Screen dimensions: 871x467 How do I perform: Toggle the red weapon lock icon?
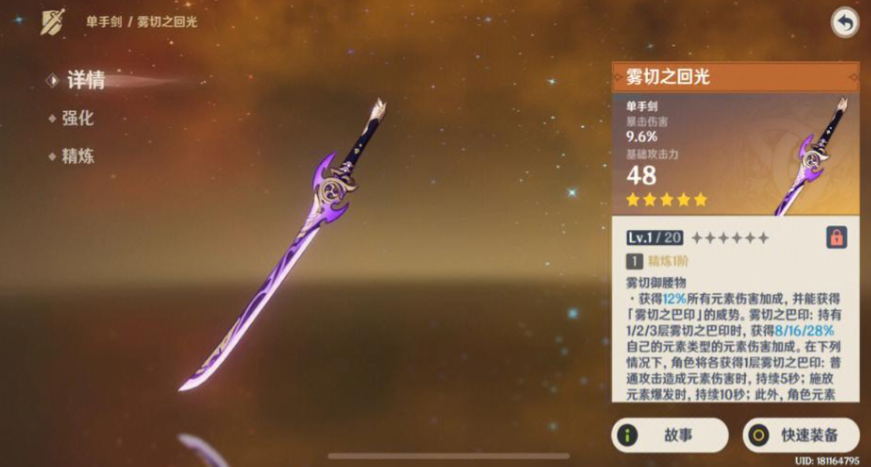click(836, 237)
